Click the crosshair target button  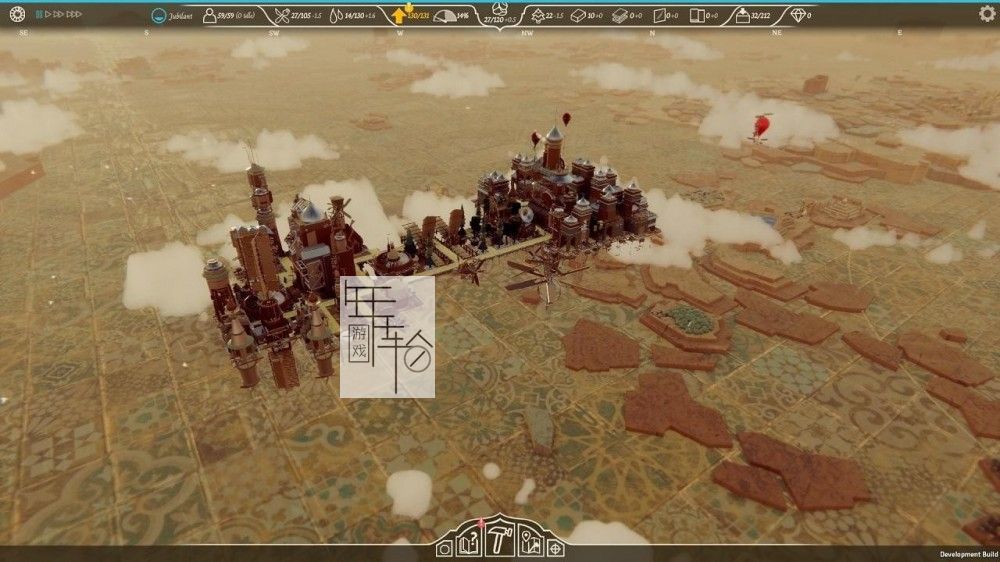pyautogui.click(x=555, y=548)
